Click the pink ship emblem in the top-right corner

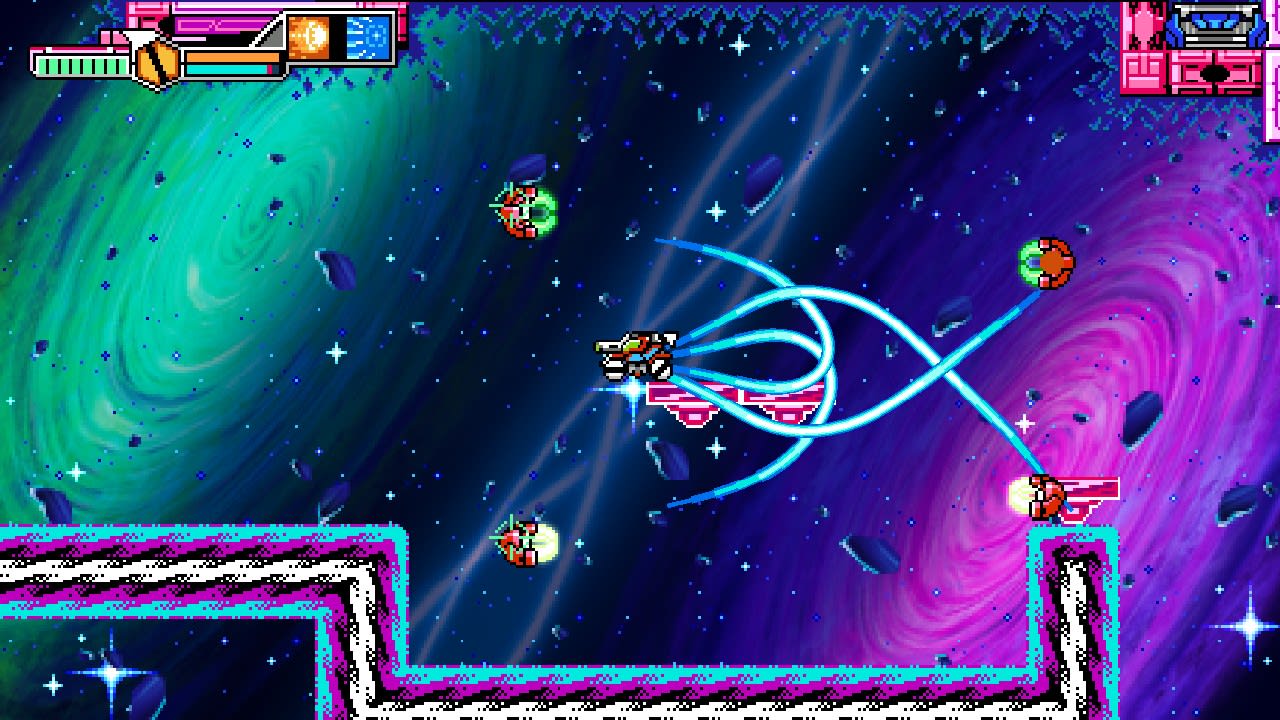point(1143,25)
